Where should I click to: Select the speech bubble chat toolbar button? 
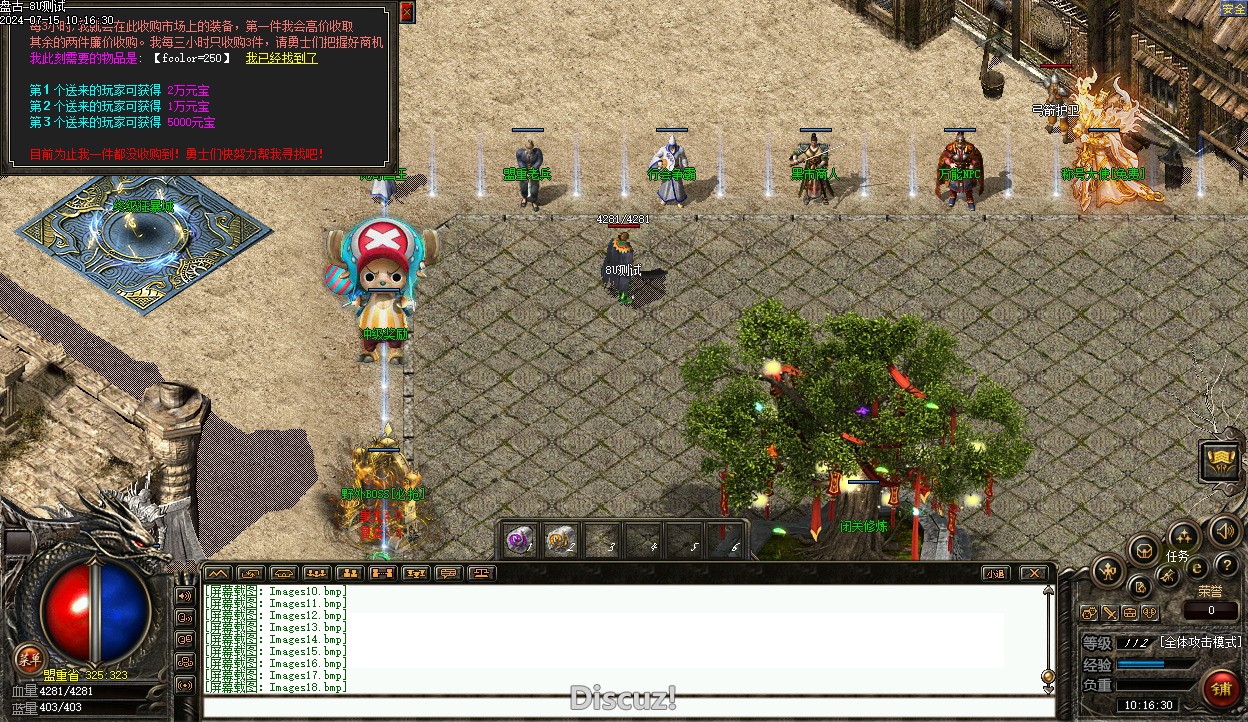[x=448, y=573]
